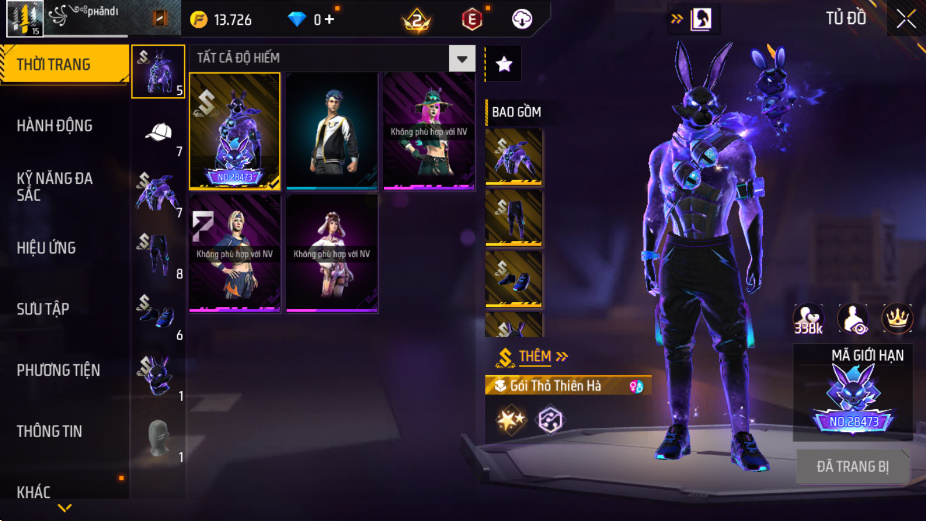Toggle the star favorites filter
Image resolution: width=926 pixels, height=521 pixels.
(503, 64)
